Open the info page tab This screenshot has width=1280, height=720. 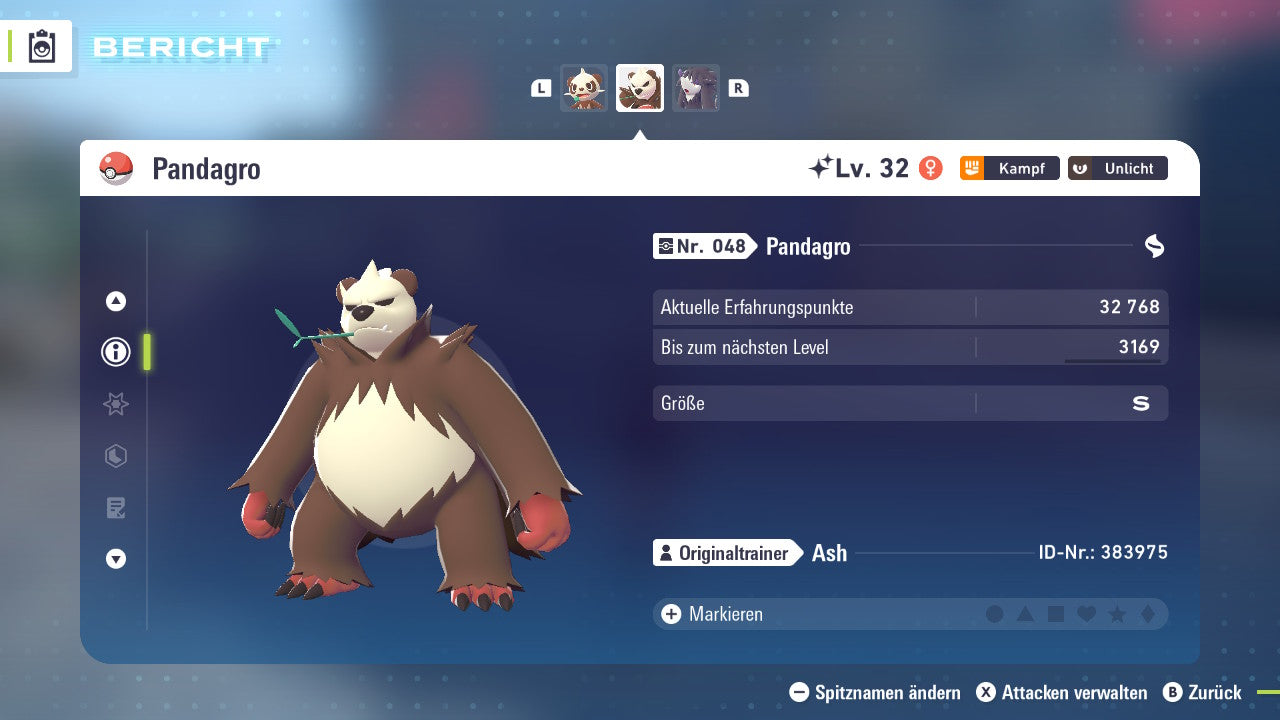pos(116,352)
